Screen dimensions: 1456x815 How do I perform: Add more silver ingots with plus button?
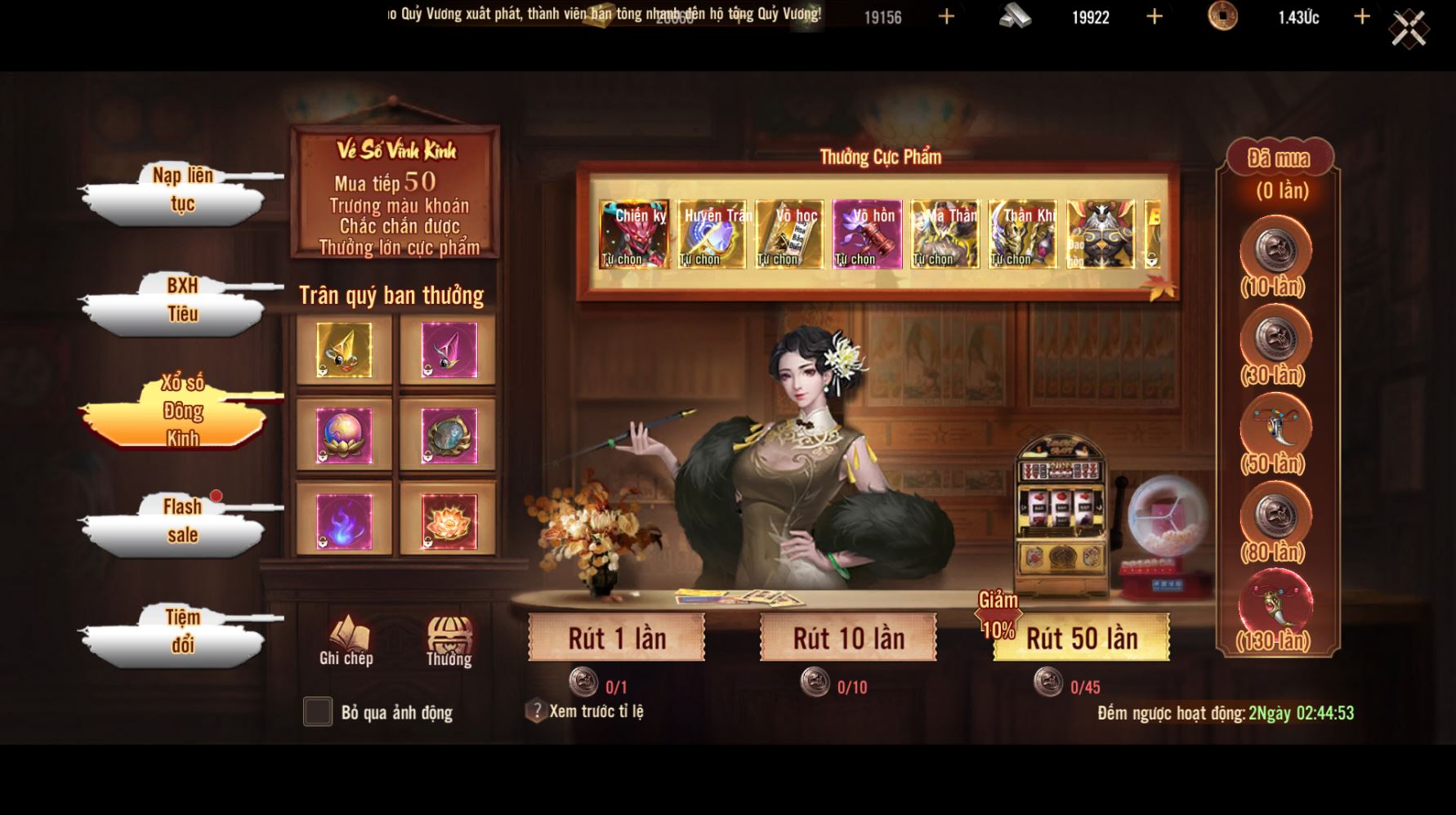[1154, 17]
